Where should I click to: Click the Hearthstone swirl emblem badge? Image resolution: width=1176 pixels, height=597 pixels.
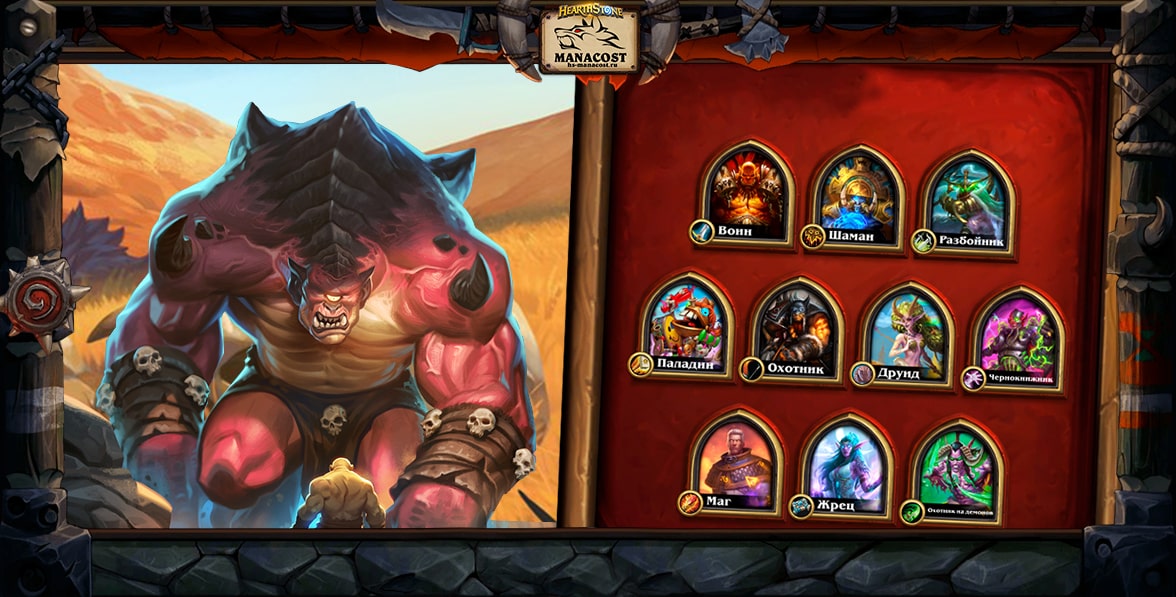37,297
